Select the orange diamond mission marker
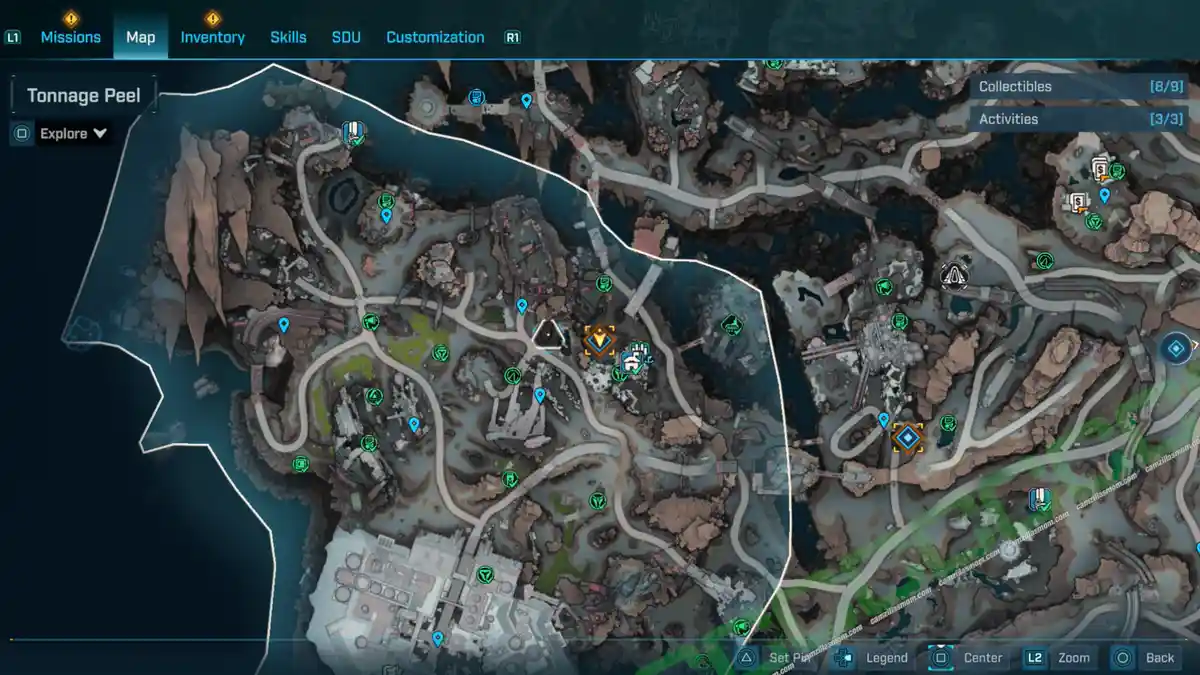This screenshot has height=675, width=1200. pyautogui.click(x=600, y=340)
